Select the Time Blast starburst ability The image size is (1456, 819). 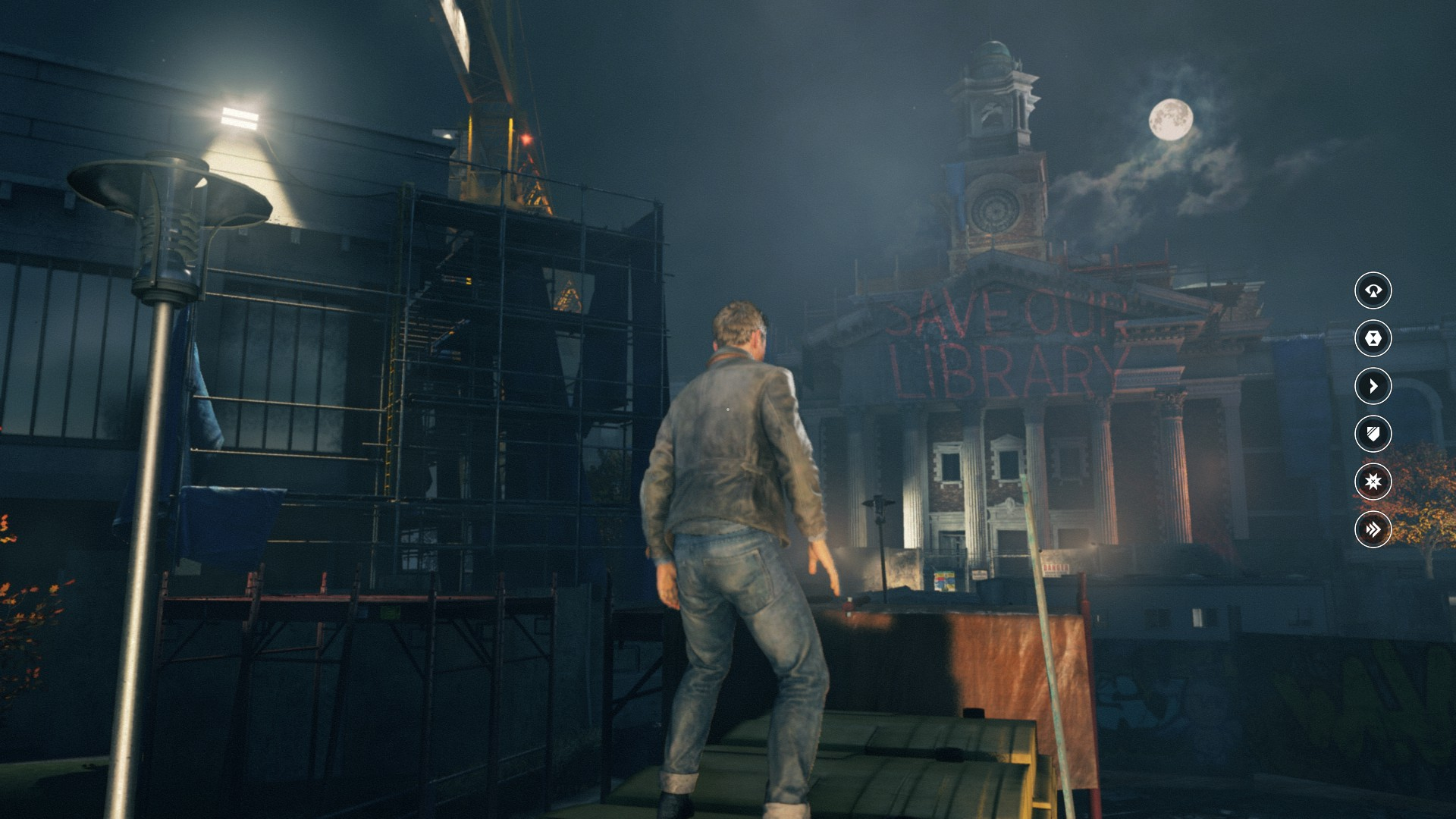1373,482
